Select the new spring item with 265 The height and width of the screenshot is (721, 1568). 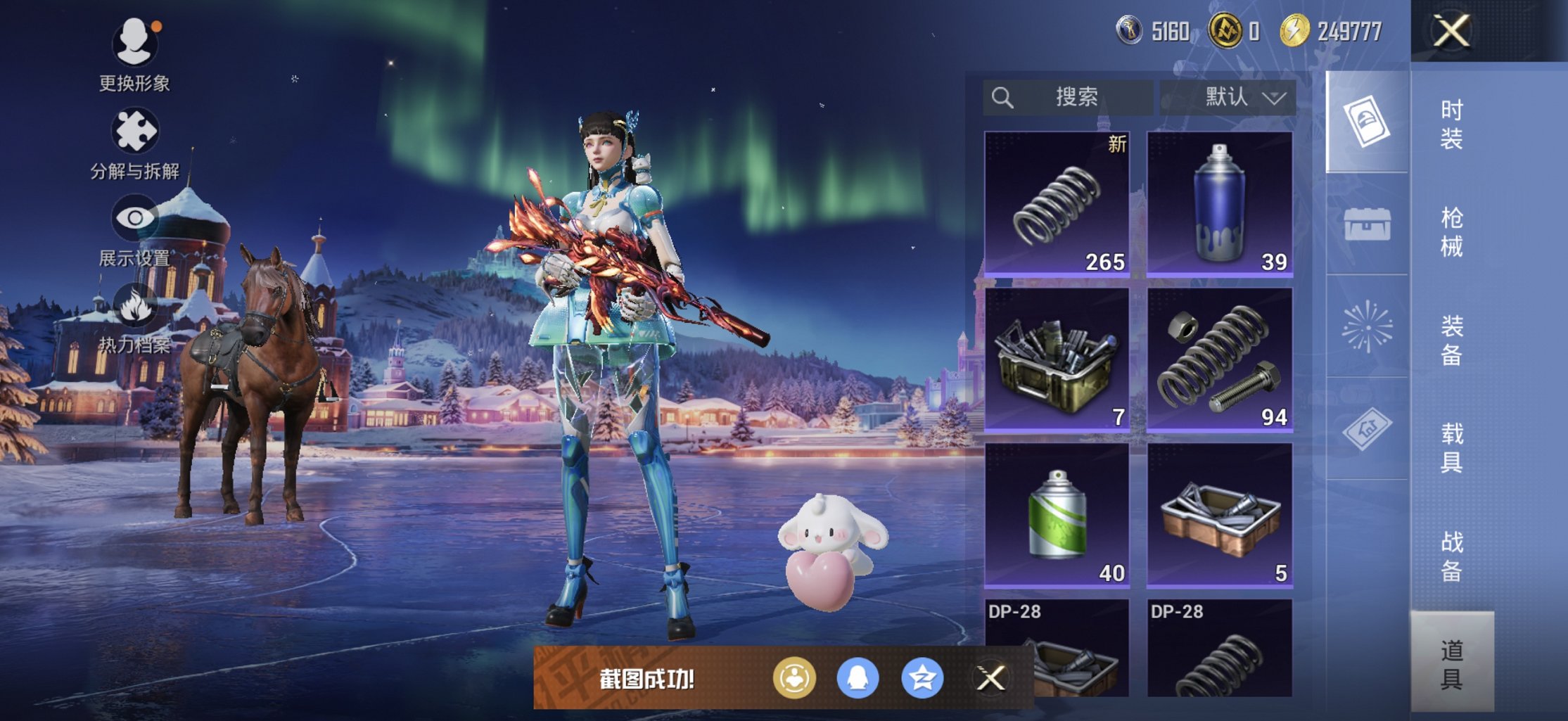1057,204
